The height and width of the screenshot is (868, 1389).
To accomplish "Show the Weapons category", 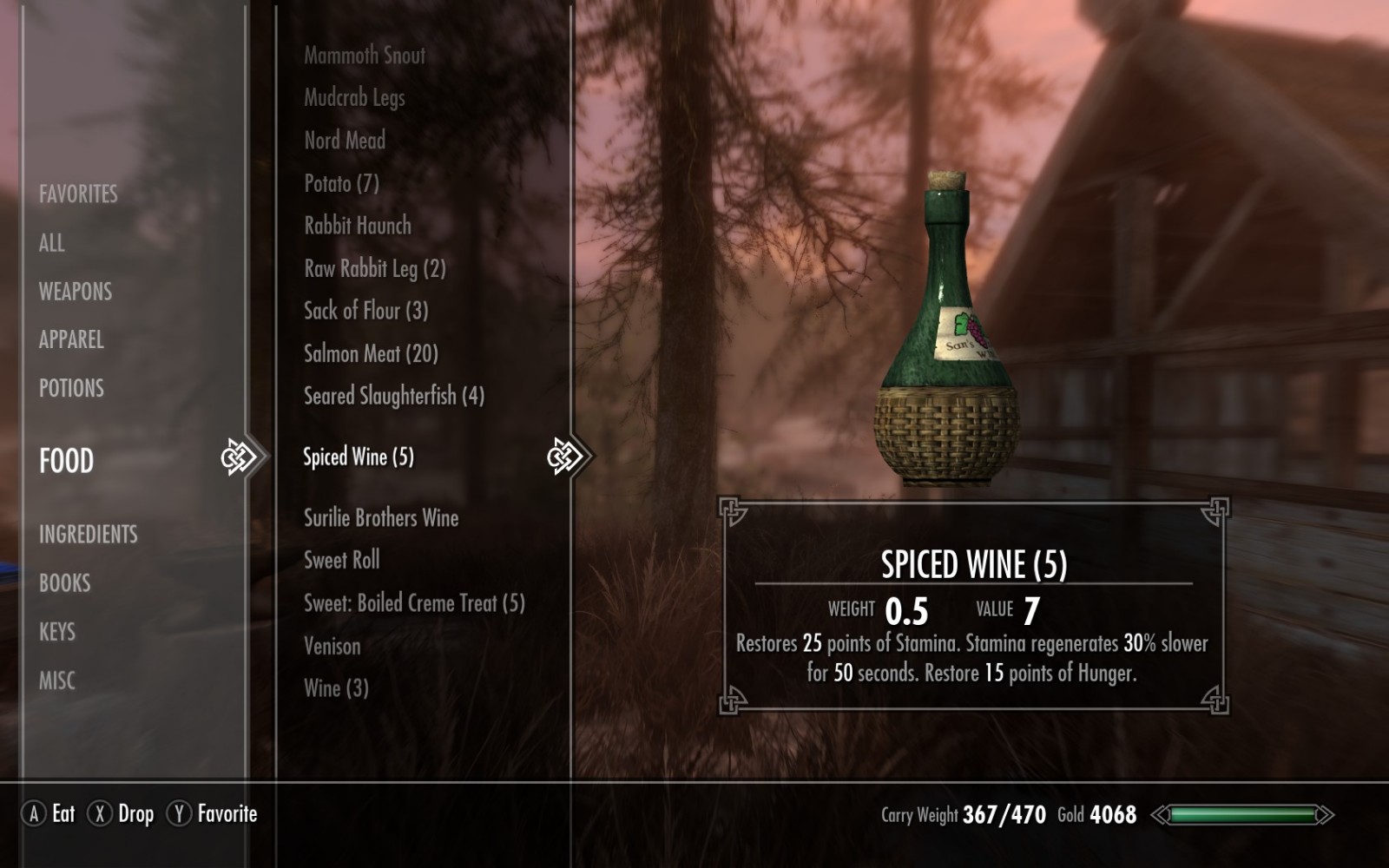I will pyautogui.click(x=76, y=292).
